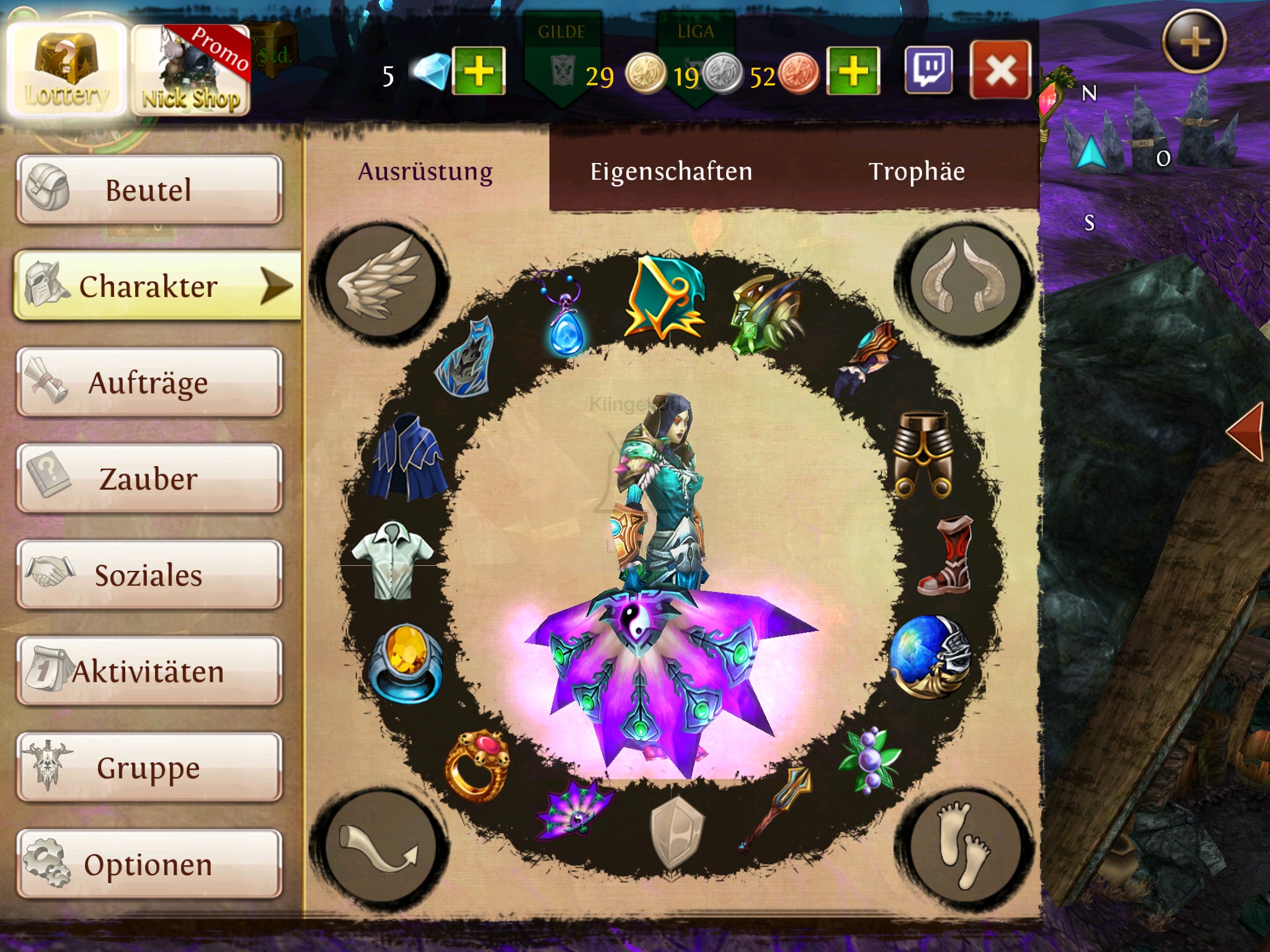Select the white shirt equipment slot

(392, 560)
